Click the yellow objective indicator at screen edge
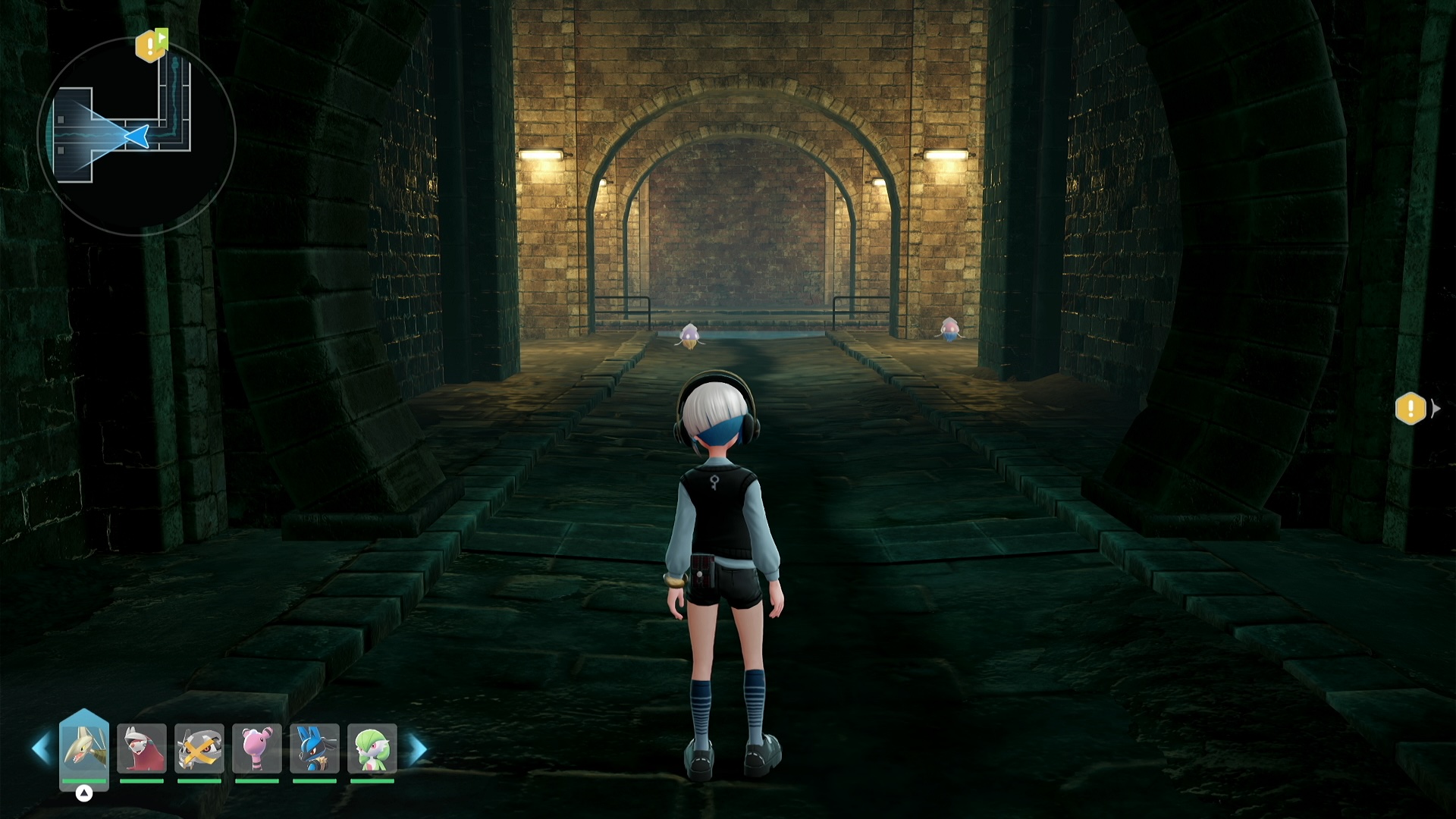 click(x=1410, y=409)
